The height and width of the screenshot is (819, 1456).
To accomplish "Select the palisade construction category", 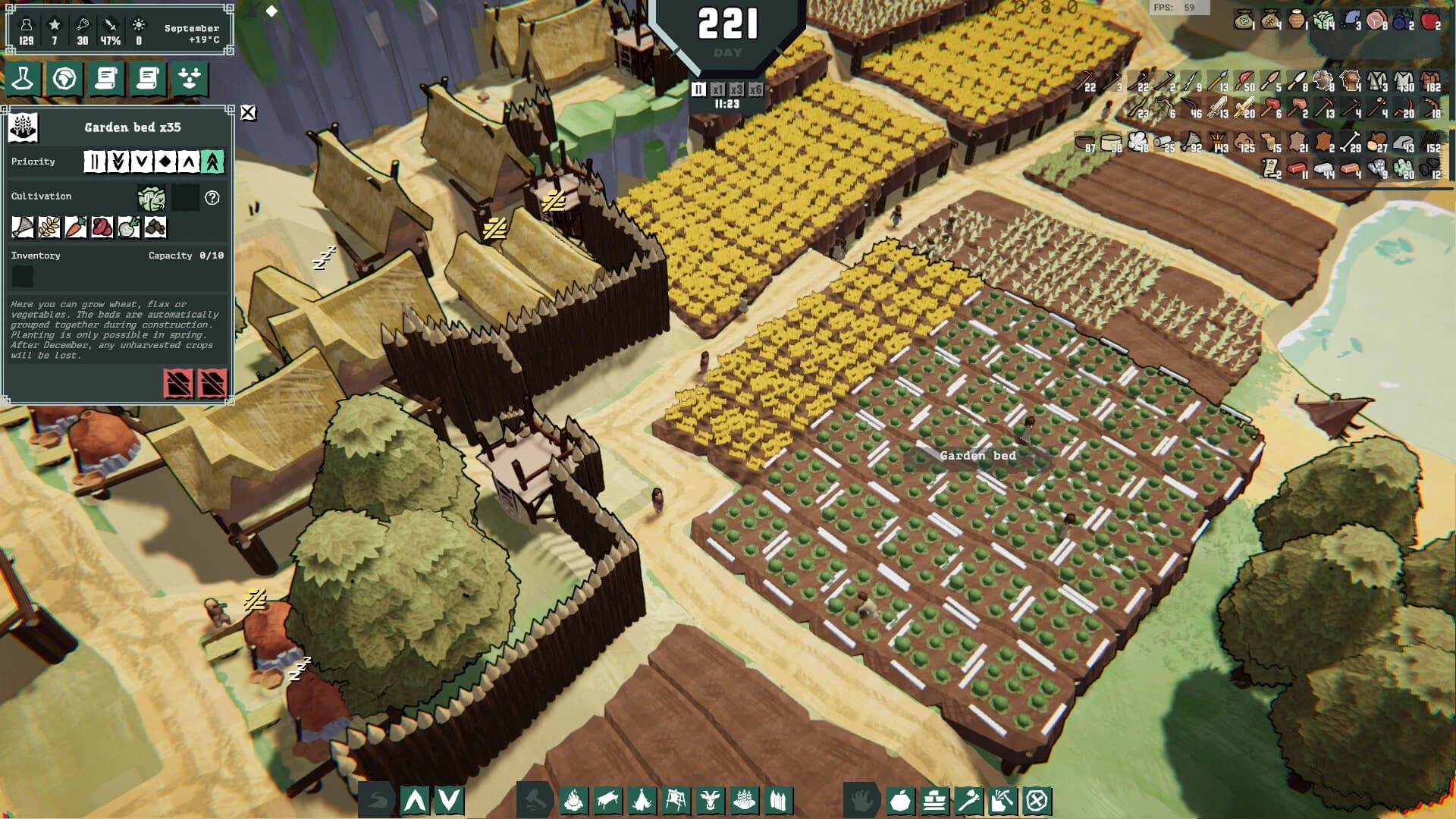I will [778, 799].
